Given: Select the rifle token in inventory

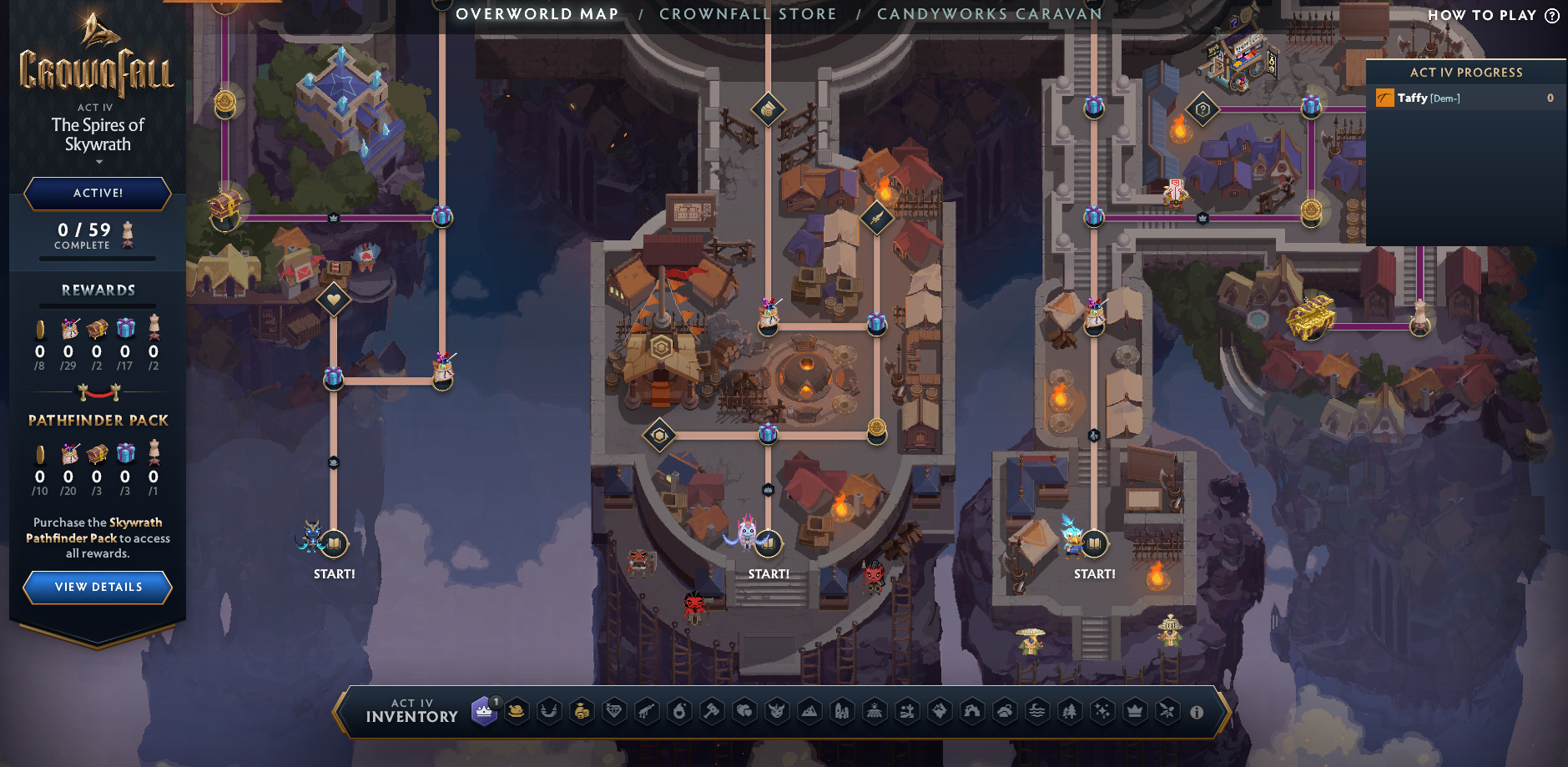Looking at the screenshot, I should pyautogui.click(x=647, y=712).
